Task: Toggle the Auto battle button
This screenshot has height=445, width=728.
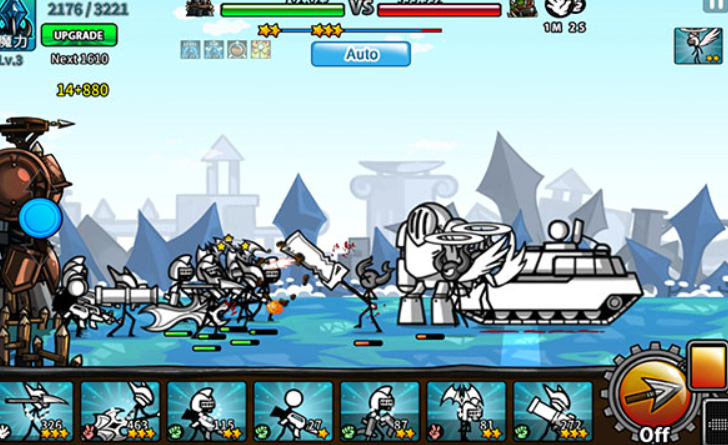Action: [x=361, y=54]
